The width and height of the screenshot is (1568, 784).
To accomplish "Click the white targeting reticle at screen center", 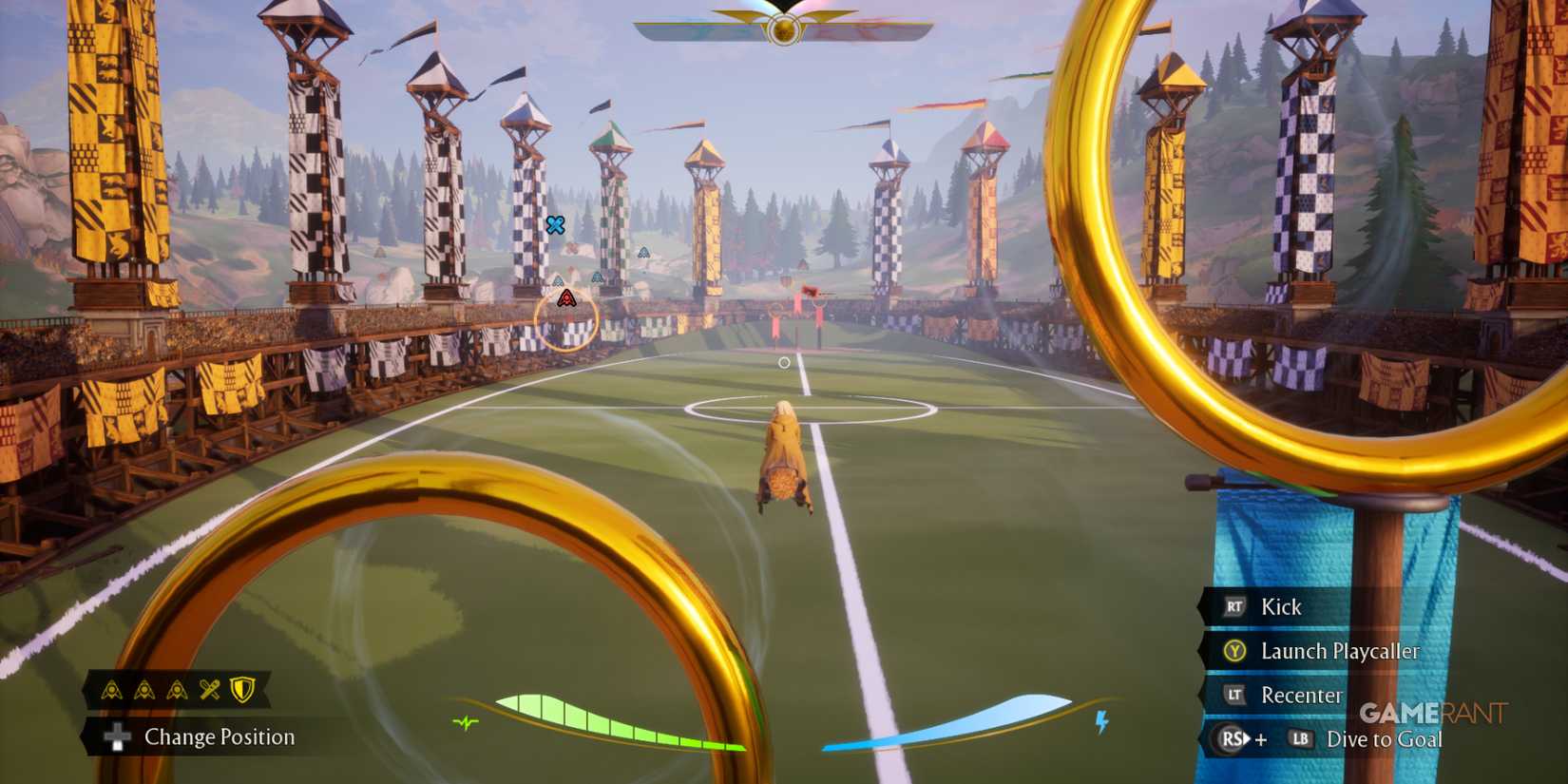I will coord(784,362).
